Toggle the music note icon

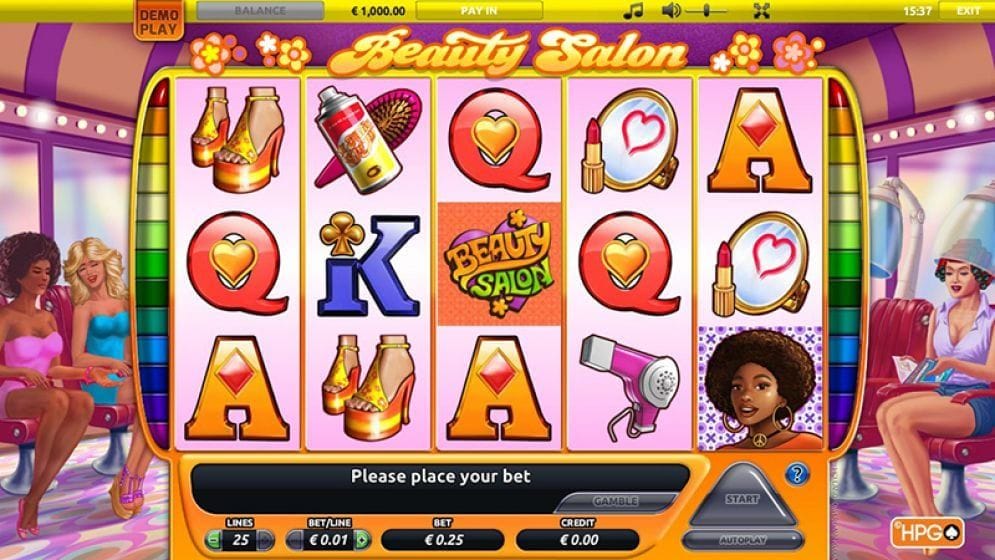tap(632, 11)
